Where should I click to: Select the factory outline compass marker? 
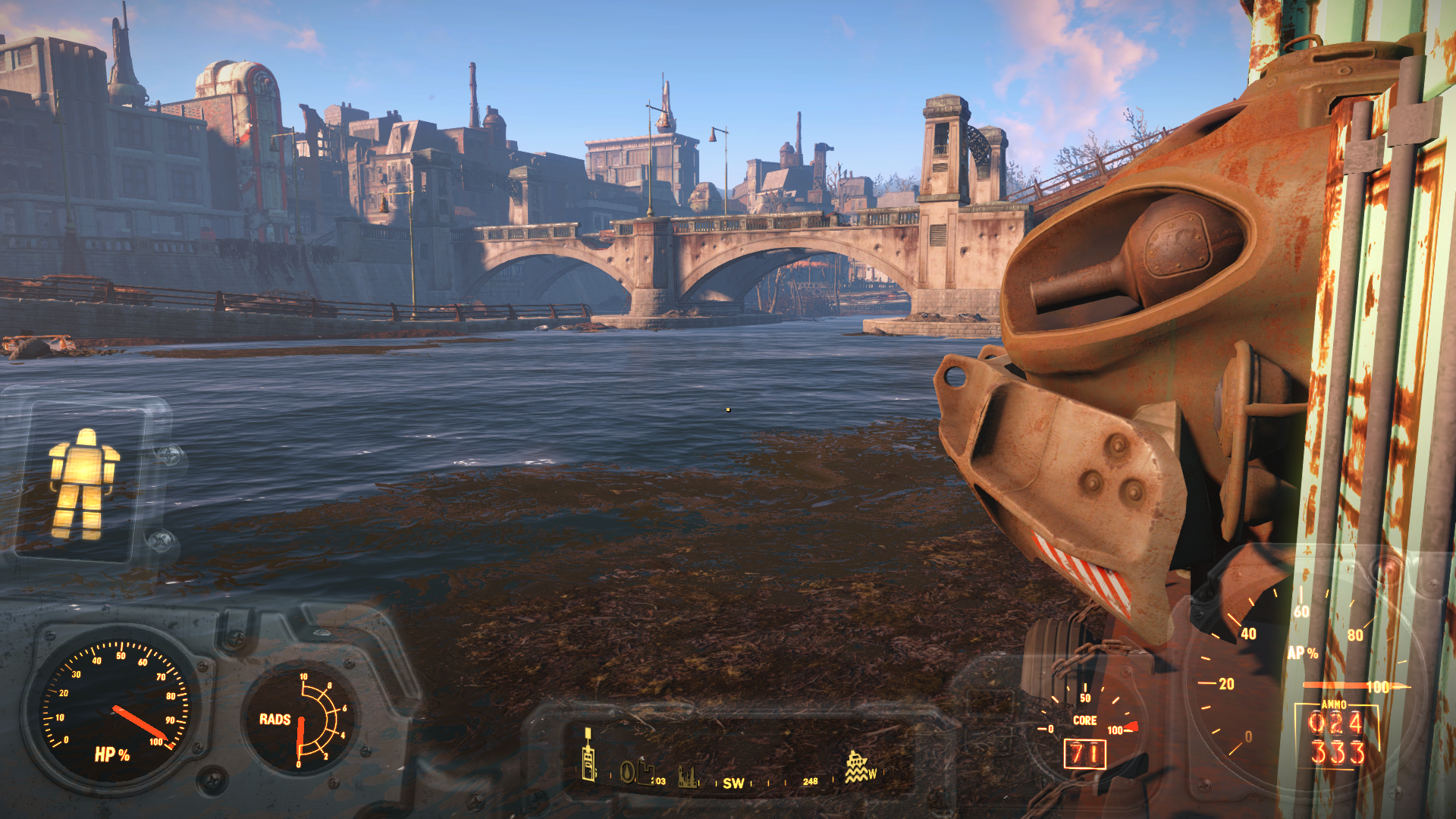click(645, 773)
